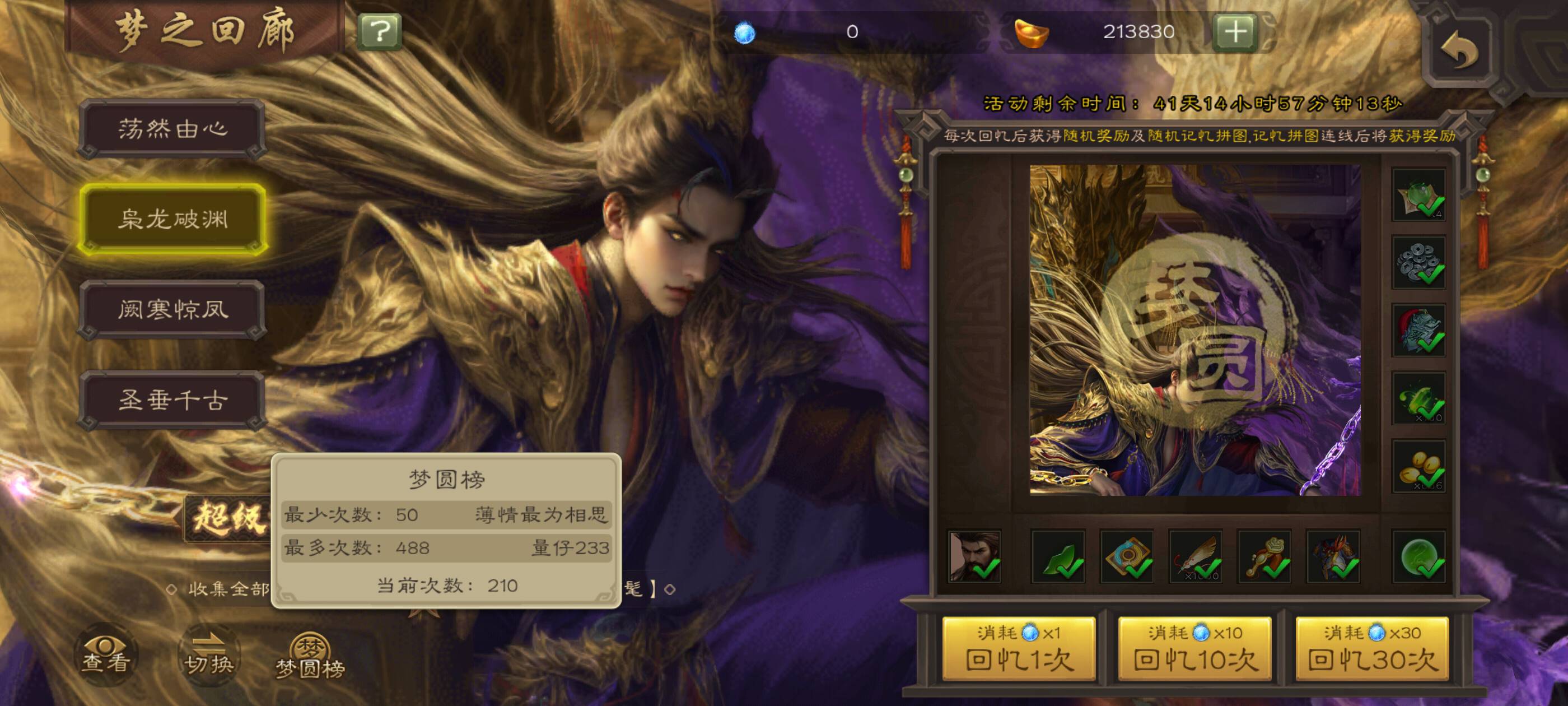View the coin pile reward slot

tap(1419, 263)
